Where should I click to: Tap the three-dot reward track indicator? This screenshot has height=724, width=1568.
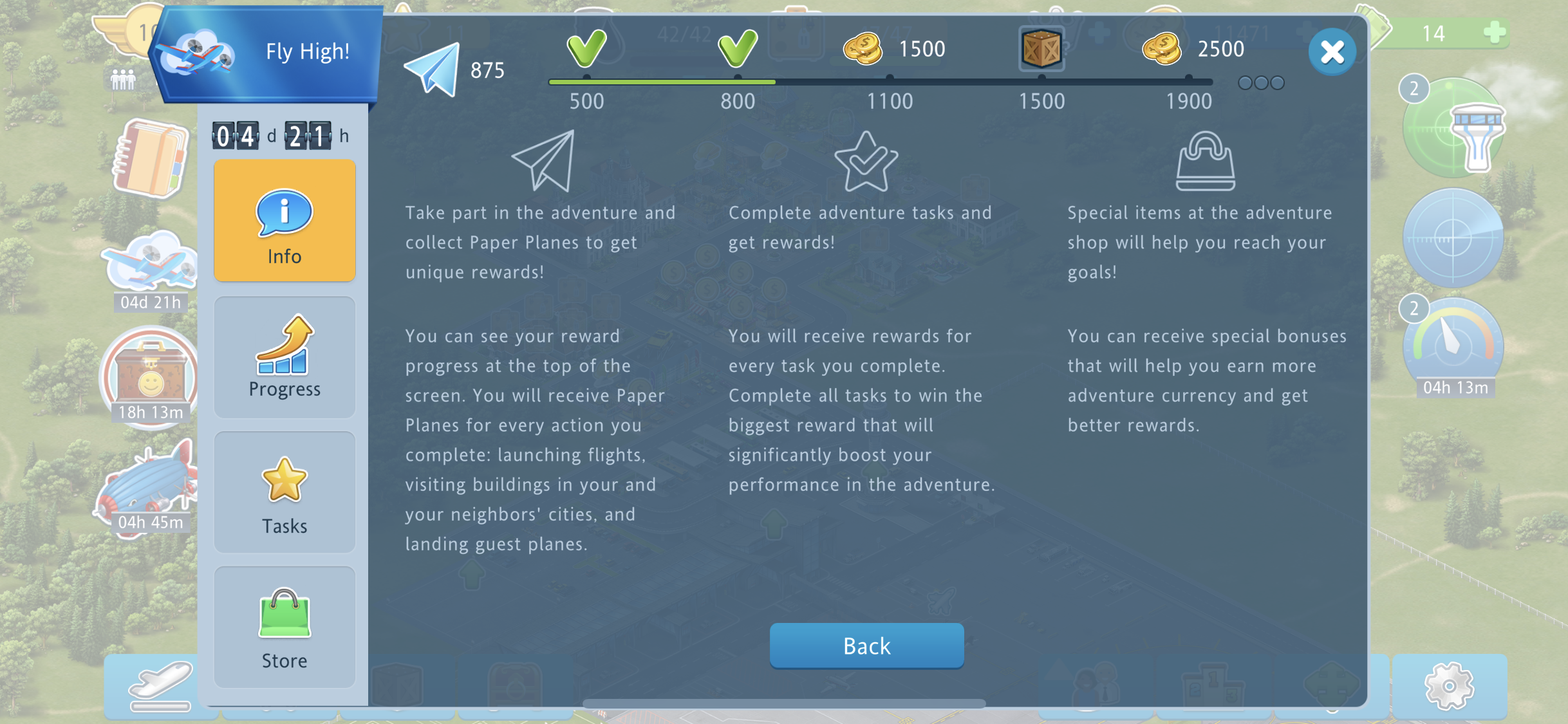point(1261,83)
